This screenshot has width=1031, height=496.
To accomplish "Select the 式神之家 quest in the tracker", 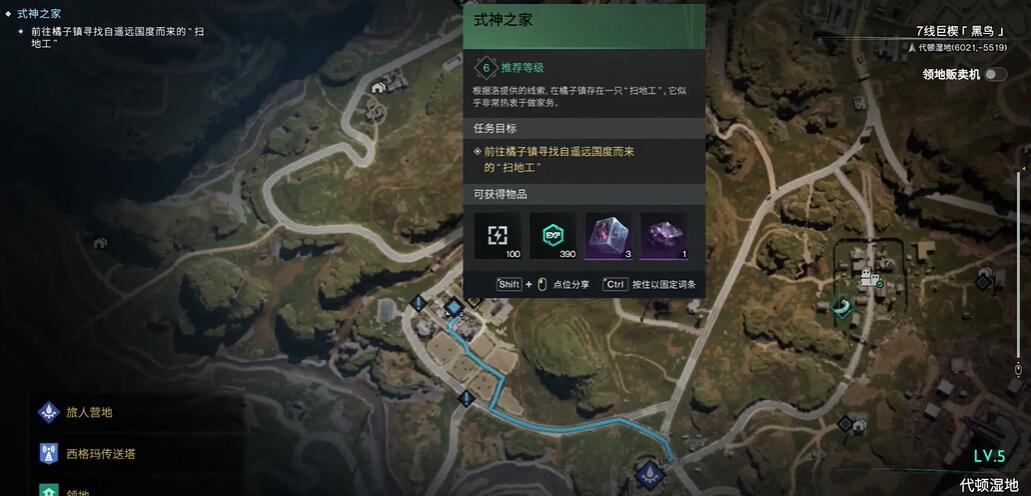I will [x=39, y=15].
